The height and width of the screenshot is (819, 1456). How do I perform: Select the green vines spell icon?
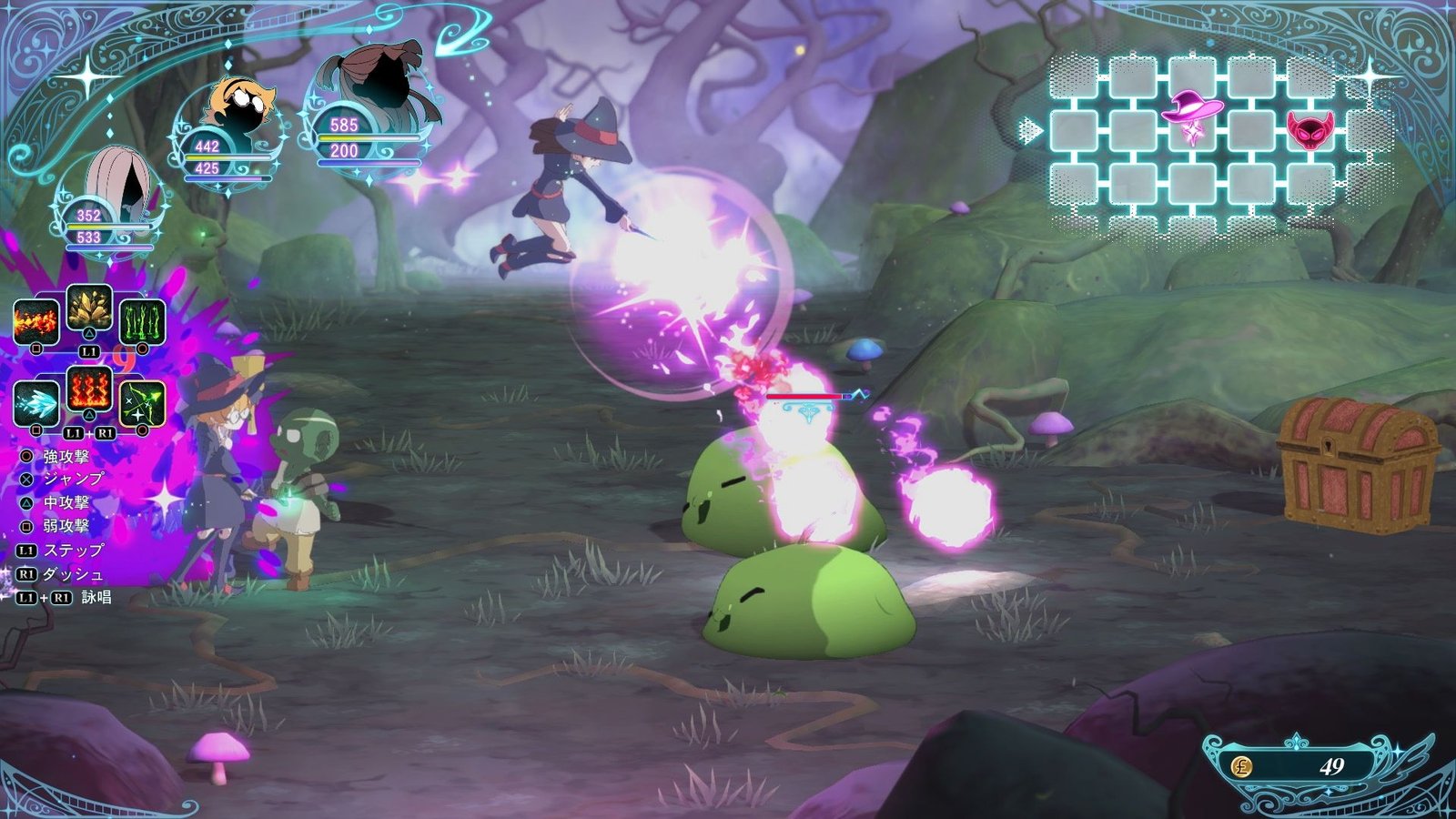143,322
